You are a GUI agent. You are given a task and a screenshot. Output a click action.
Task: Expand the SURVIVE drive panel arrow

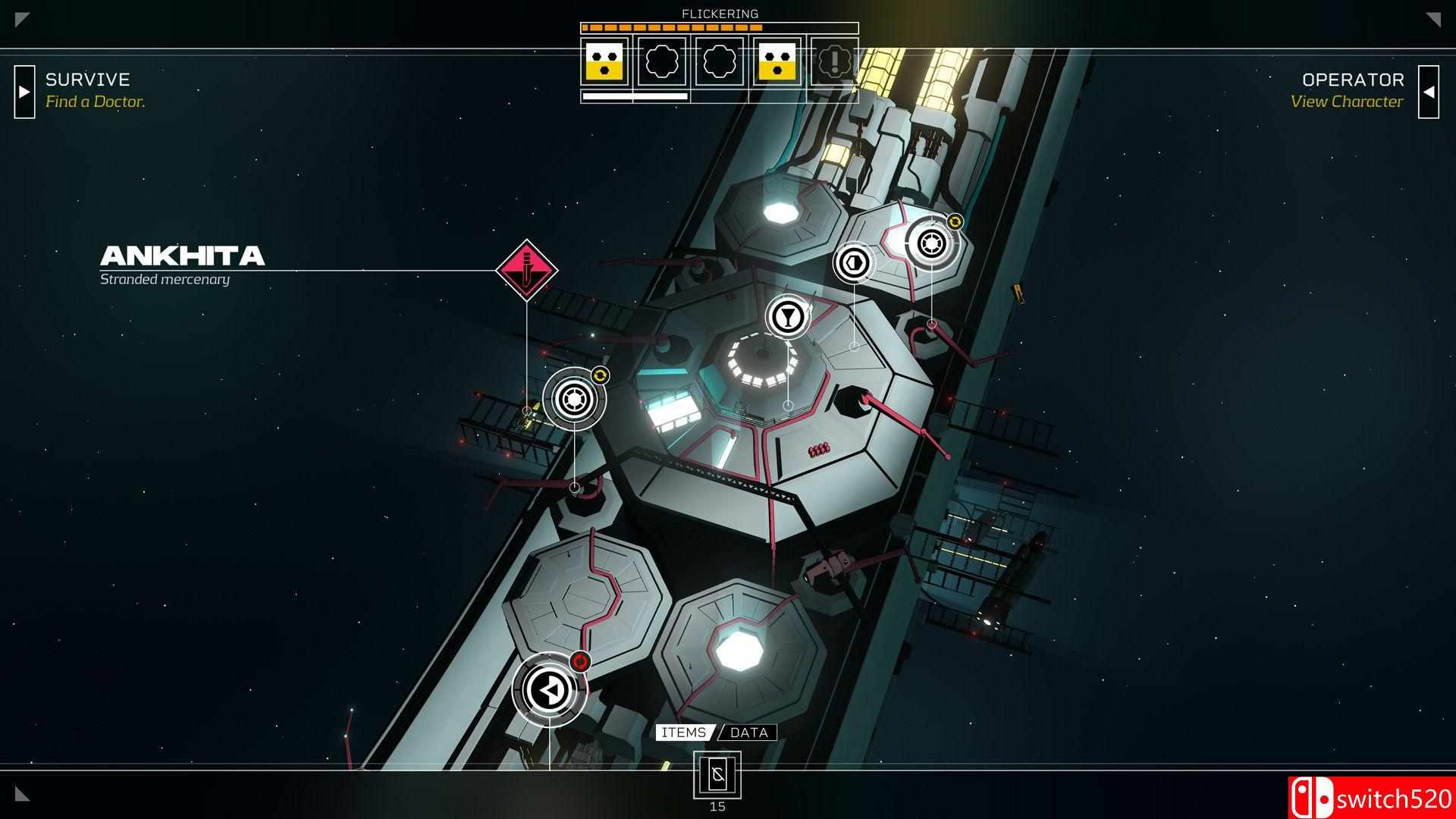(24, 92)
